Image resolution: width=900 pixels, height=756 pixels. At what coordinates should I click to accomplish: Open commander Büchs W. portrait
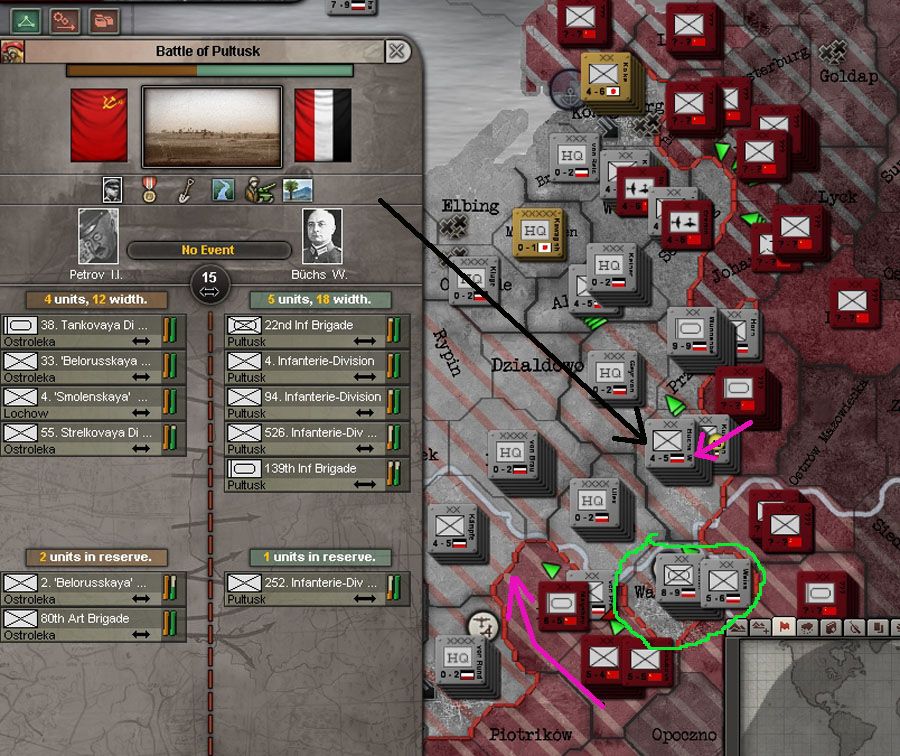322,237
